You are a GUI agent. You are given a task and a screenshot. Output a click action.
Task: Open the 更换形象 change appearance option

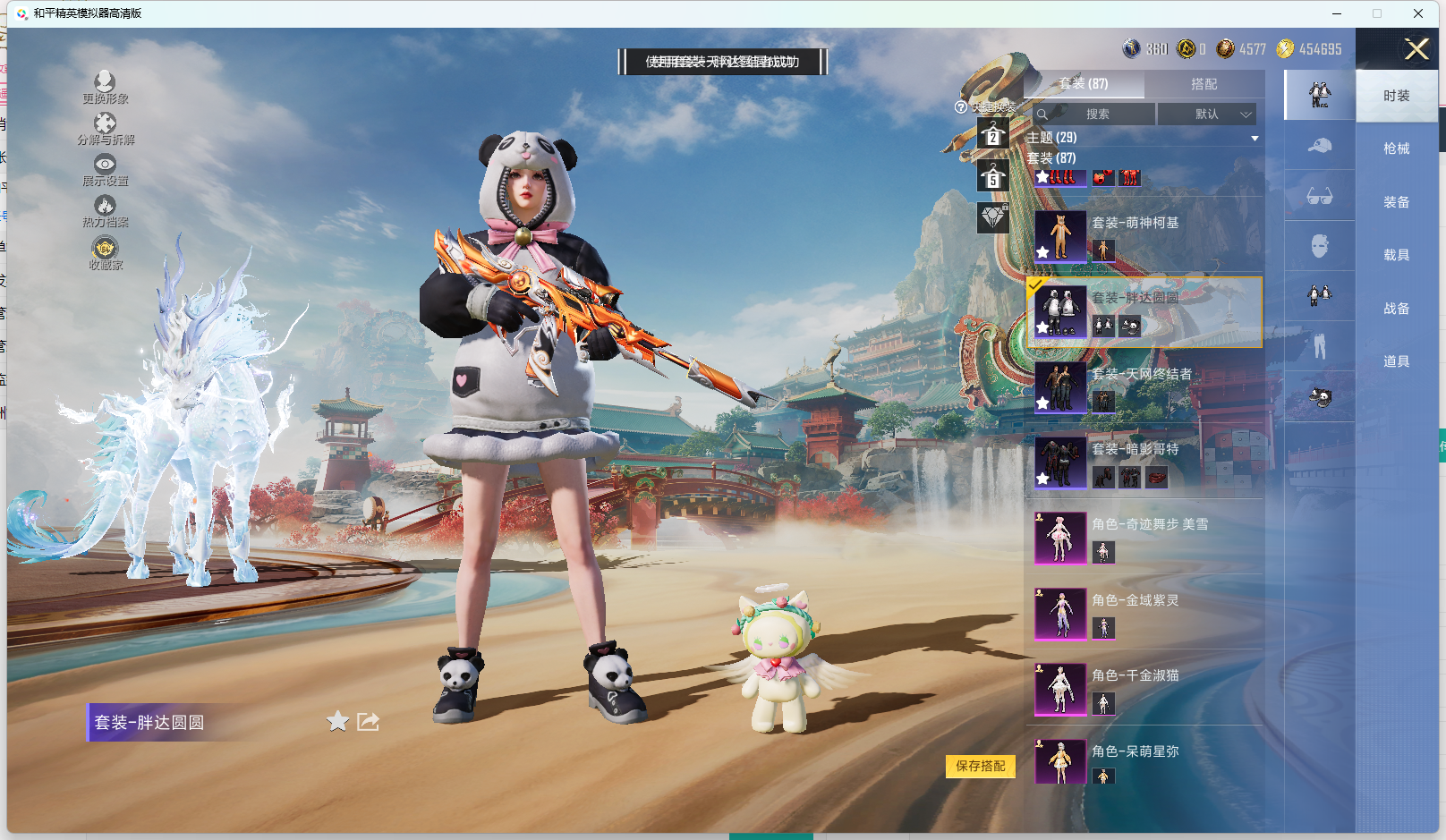coord(105,87)
